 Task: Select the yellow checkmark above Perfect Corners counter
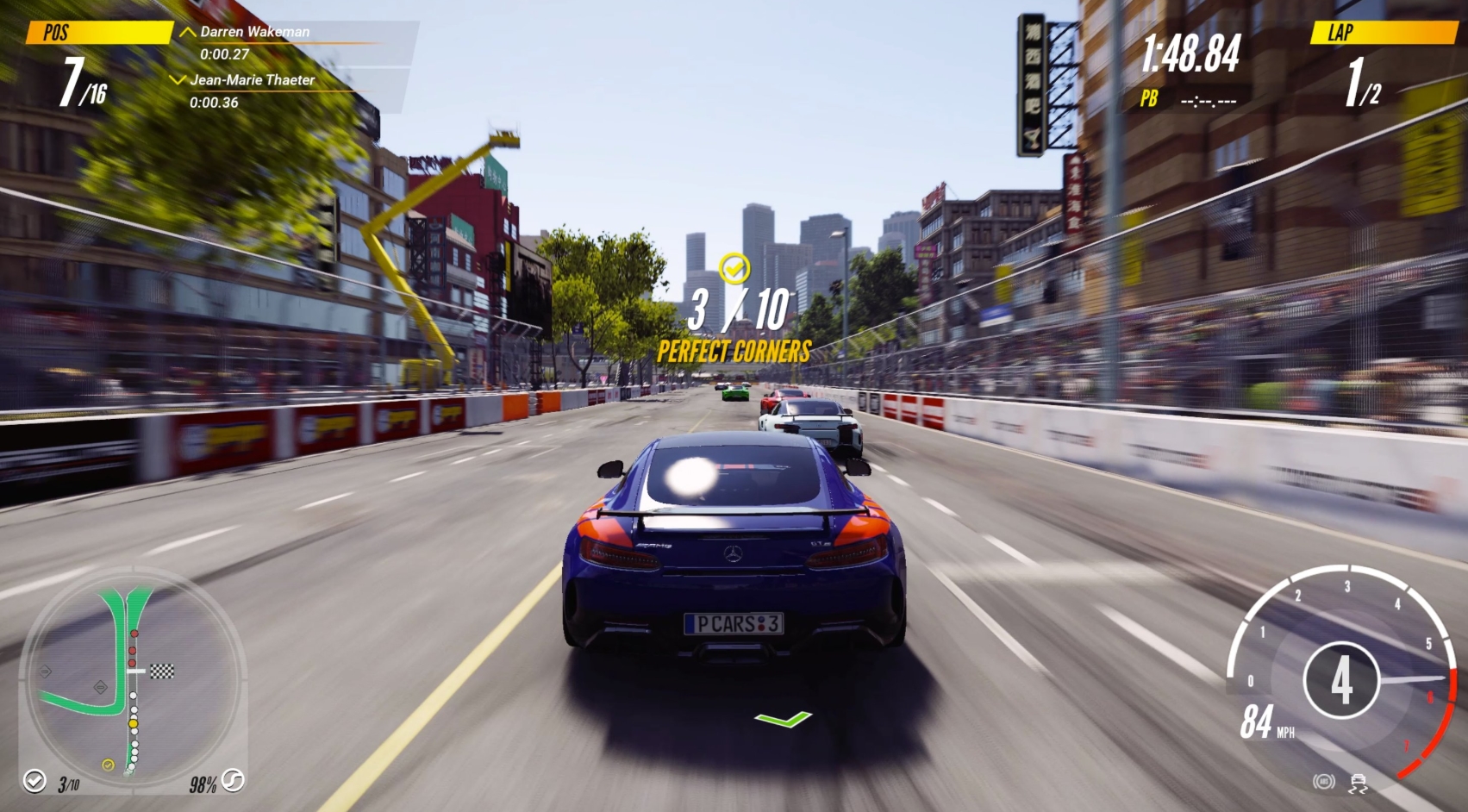[x=734, y=267]
